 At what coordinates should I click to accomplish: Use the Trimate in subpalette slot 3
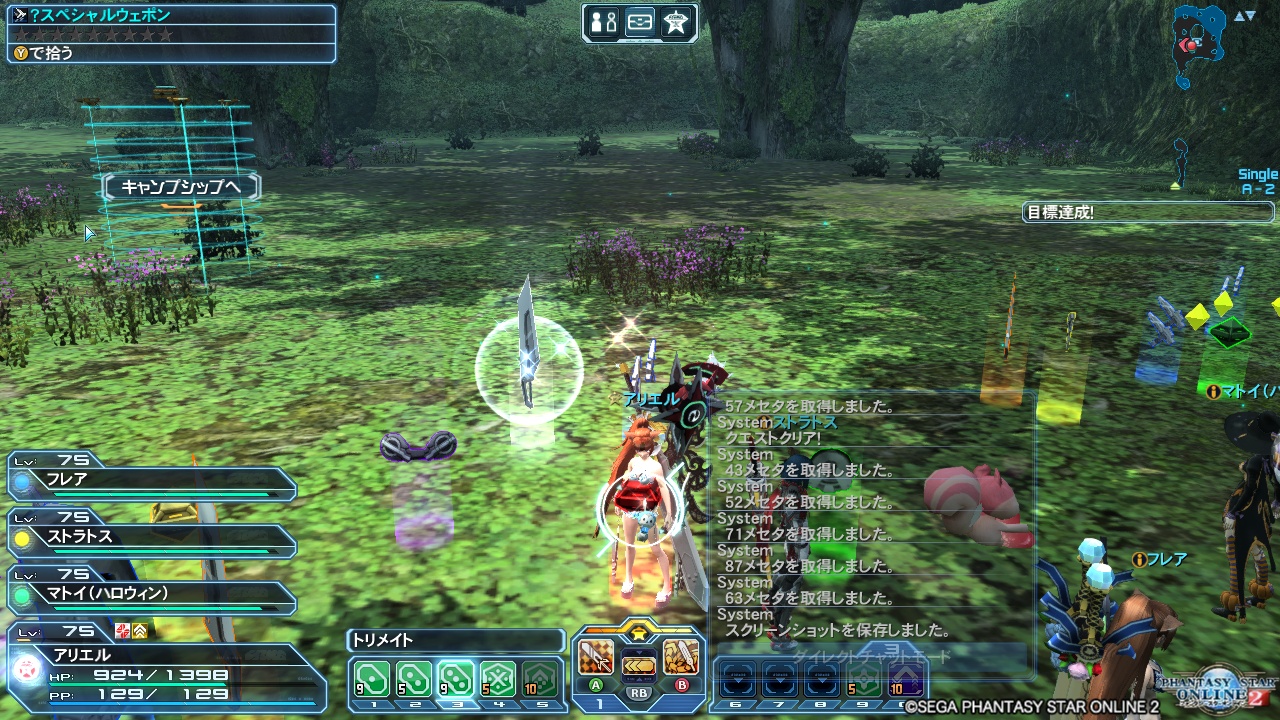(x=455, y=679)
